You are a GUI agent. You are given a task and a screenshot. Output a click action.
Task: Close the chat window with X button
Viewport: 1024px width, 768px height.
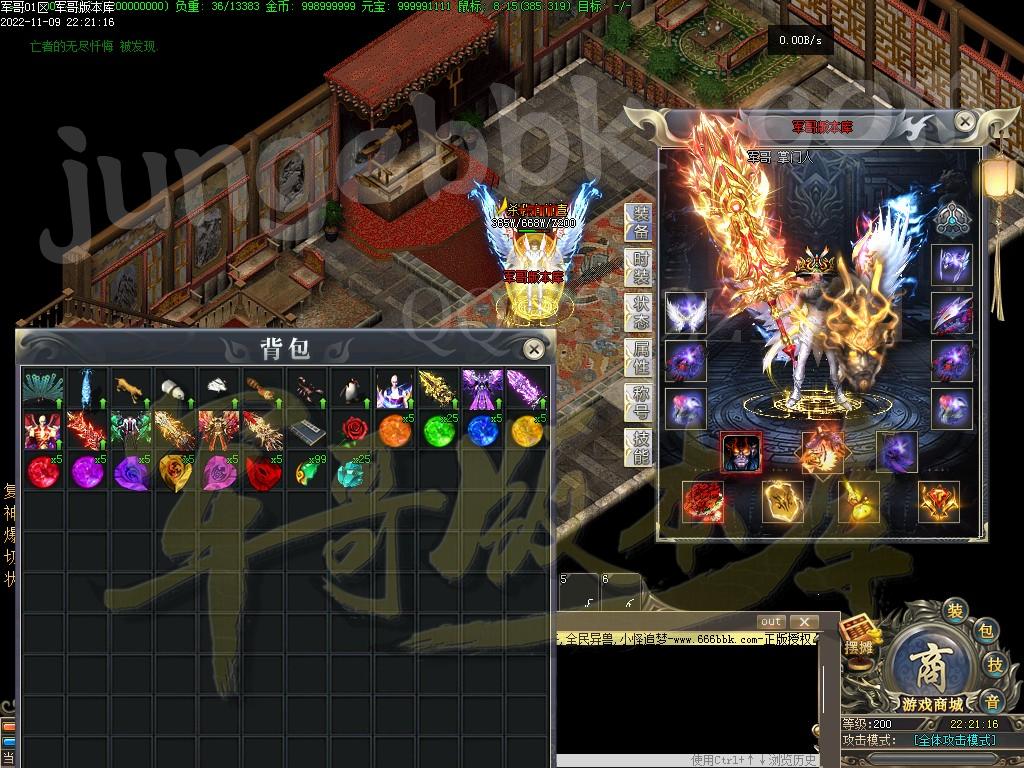point(804,622)
